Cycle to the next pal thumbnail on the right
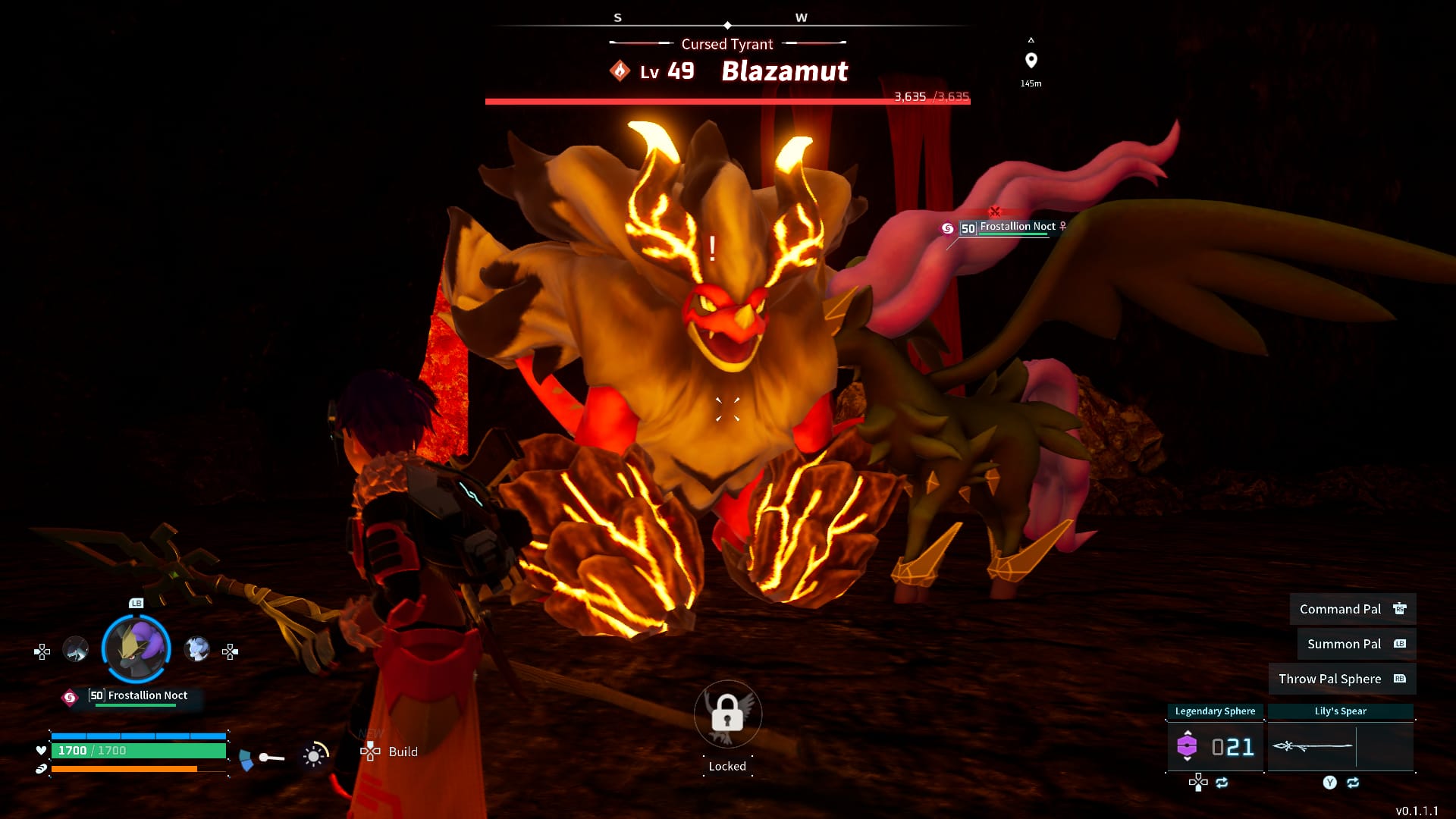This screenshot has width=1456, height=819. (x=197, y=651)
